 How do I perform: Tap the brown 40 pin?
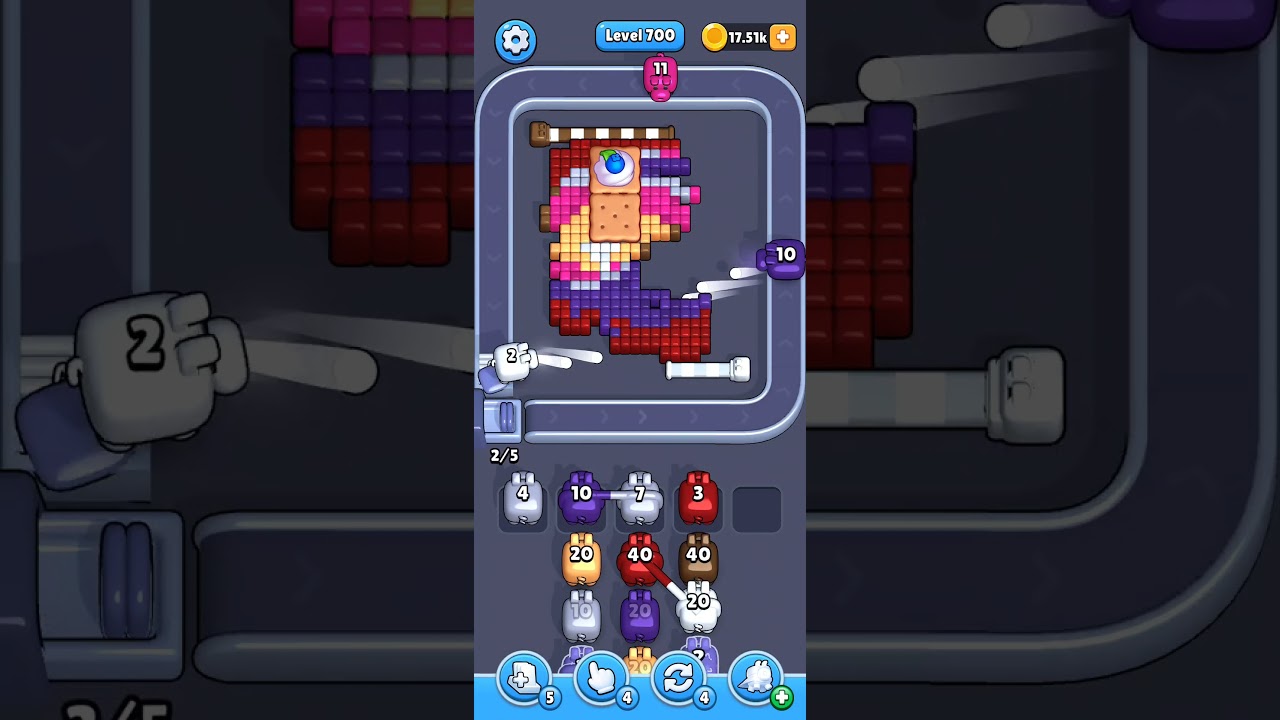click(699, 556)
